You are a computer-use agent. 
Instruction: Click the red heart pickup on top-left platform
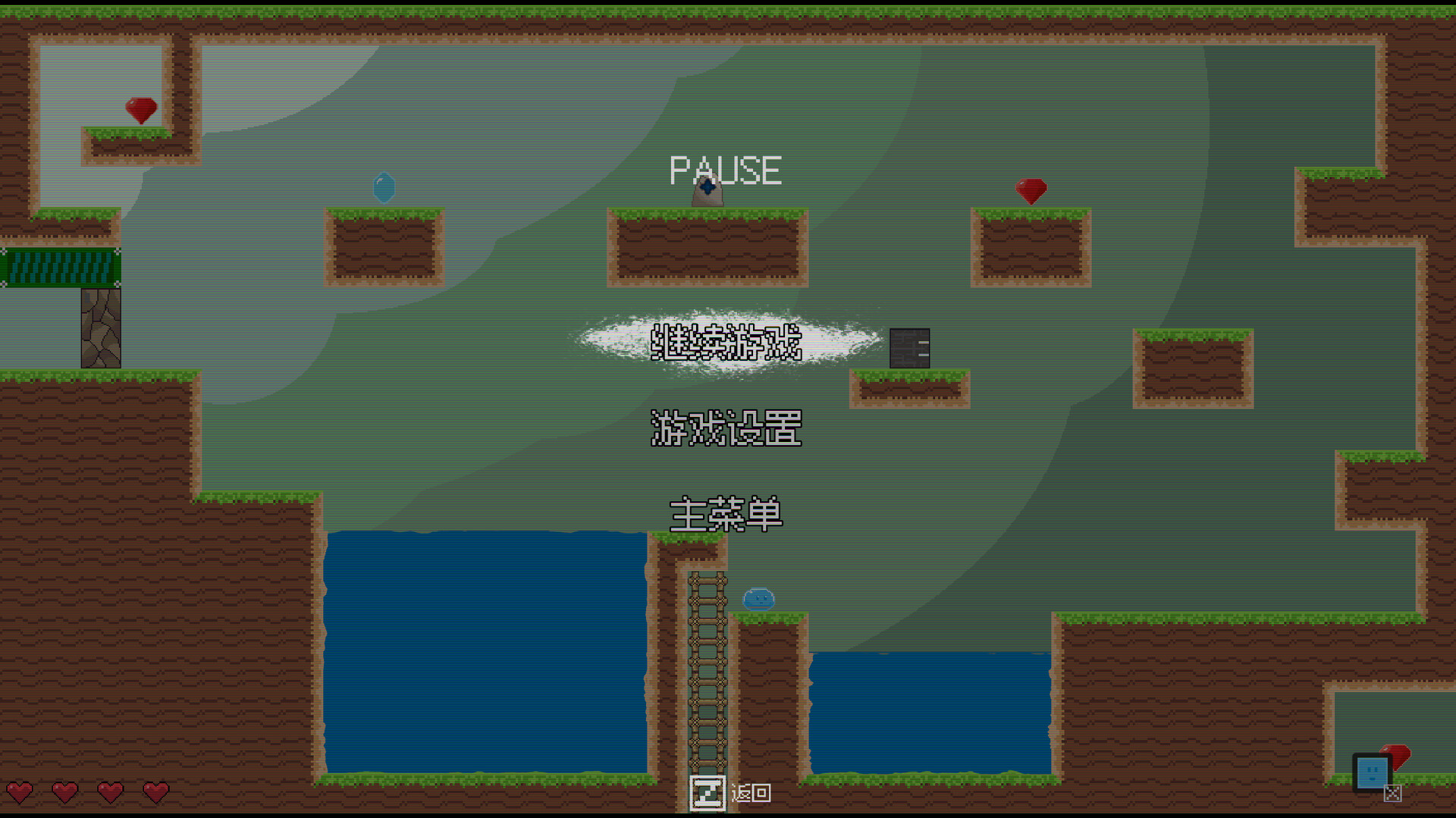click(x=141, y=110)
